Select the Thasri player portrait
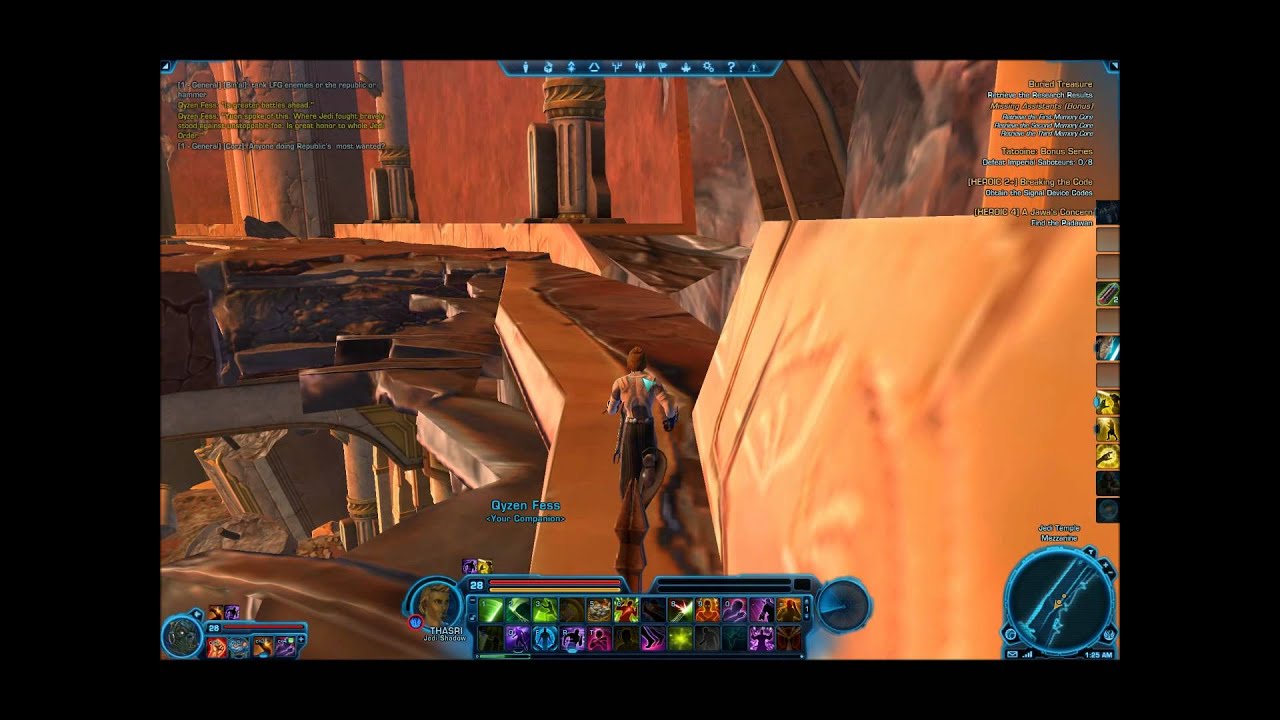The height and width of the screenshot is (720, 1280). click(x=437, y=603)
